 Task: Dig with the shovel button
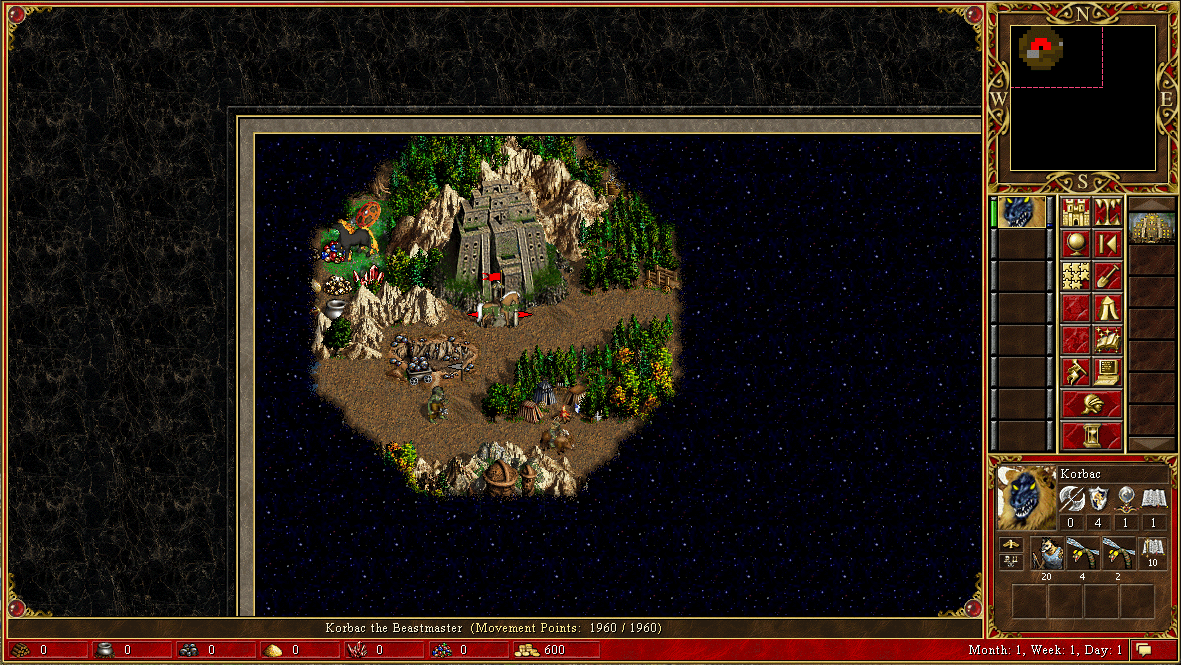pyautogui.click(x=1107, y=276)
